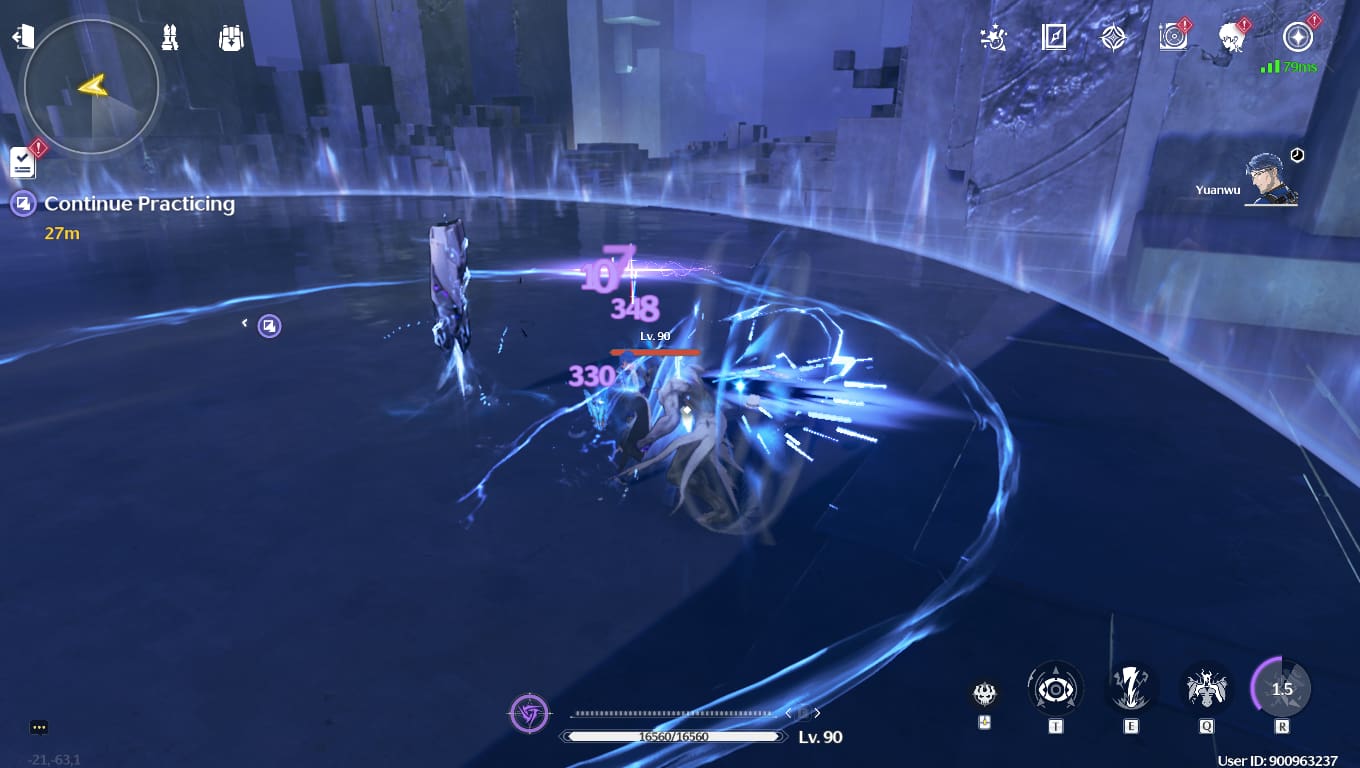Screen dimensions: 1360x768
Task: Select the Continue Practicing quest objective
Action: click(139, 204)
